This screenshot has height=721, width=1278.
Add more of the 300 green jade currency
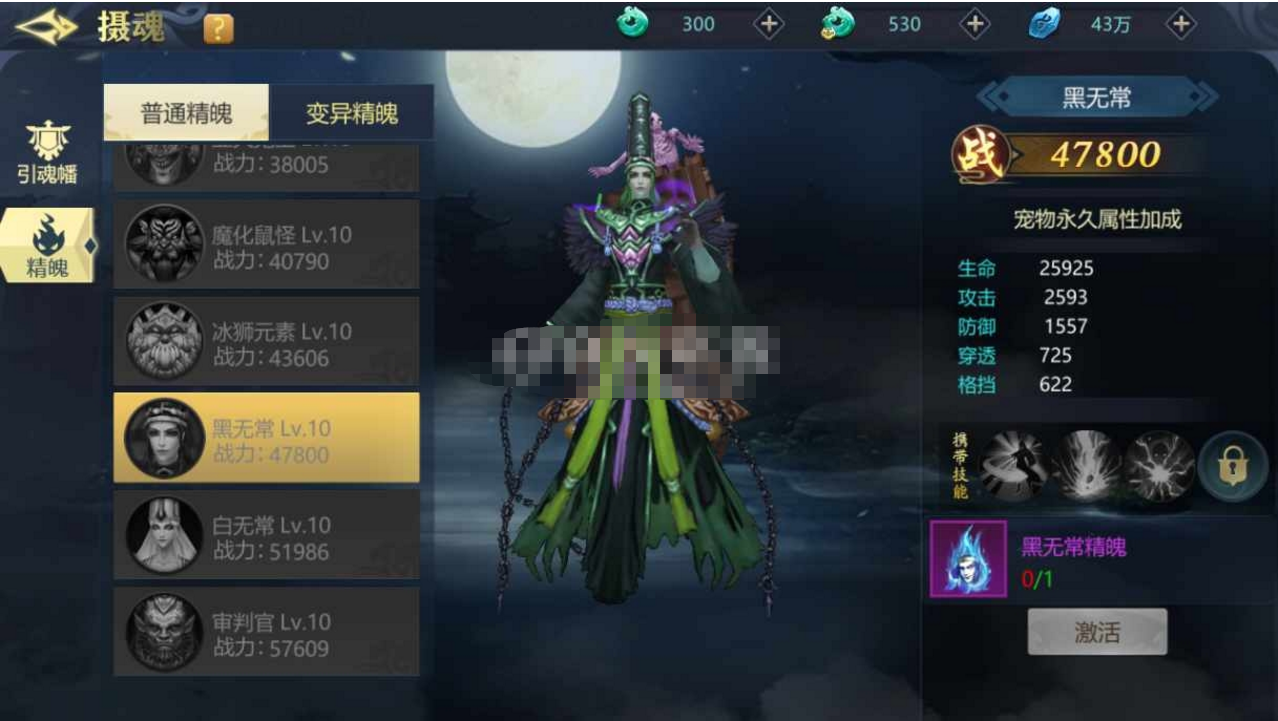pyautogui.click(x=768, y=25)
